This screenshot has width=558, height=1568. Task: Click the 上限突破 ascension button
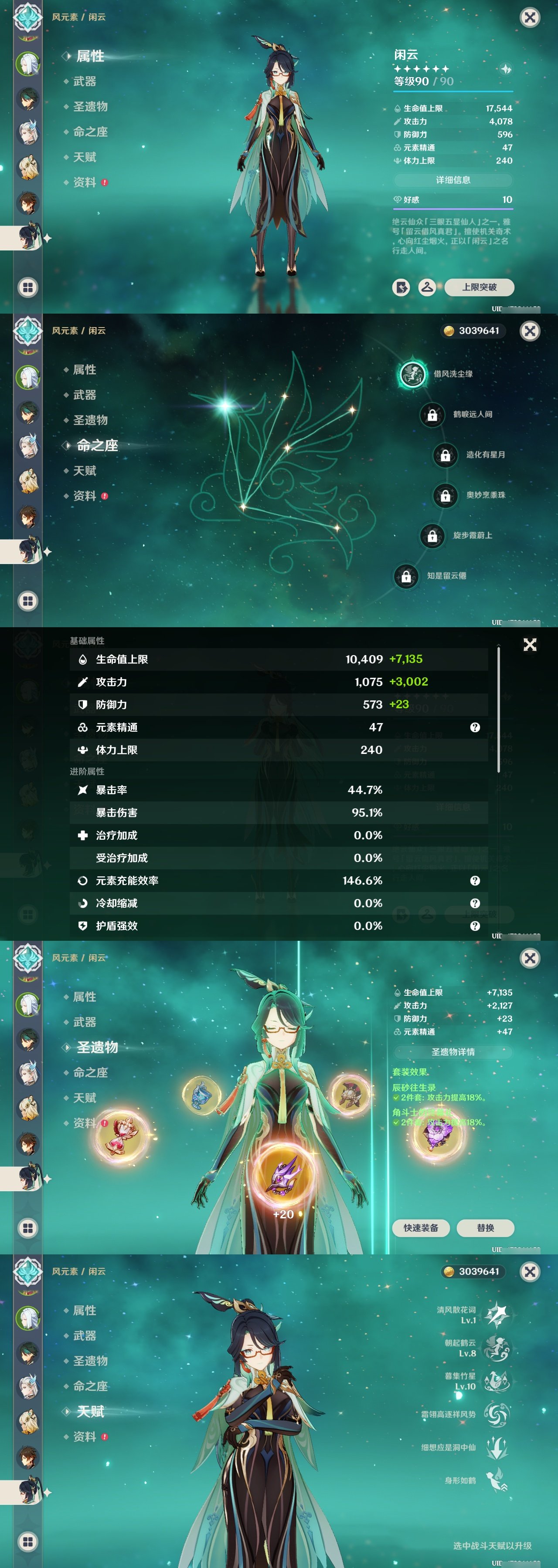[x=481, y=287]
